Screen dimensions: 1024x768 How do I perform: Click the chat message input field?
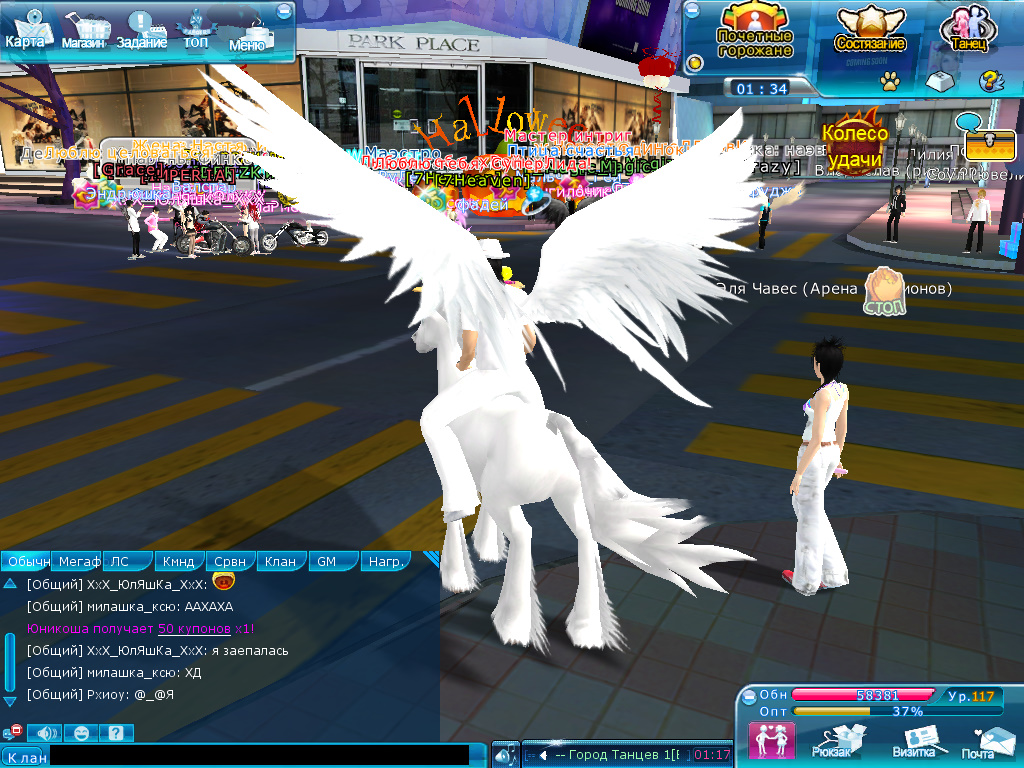tap(259, 756)
